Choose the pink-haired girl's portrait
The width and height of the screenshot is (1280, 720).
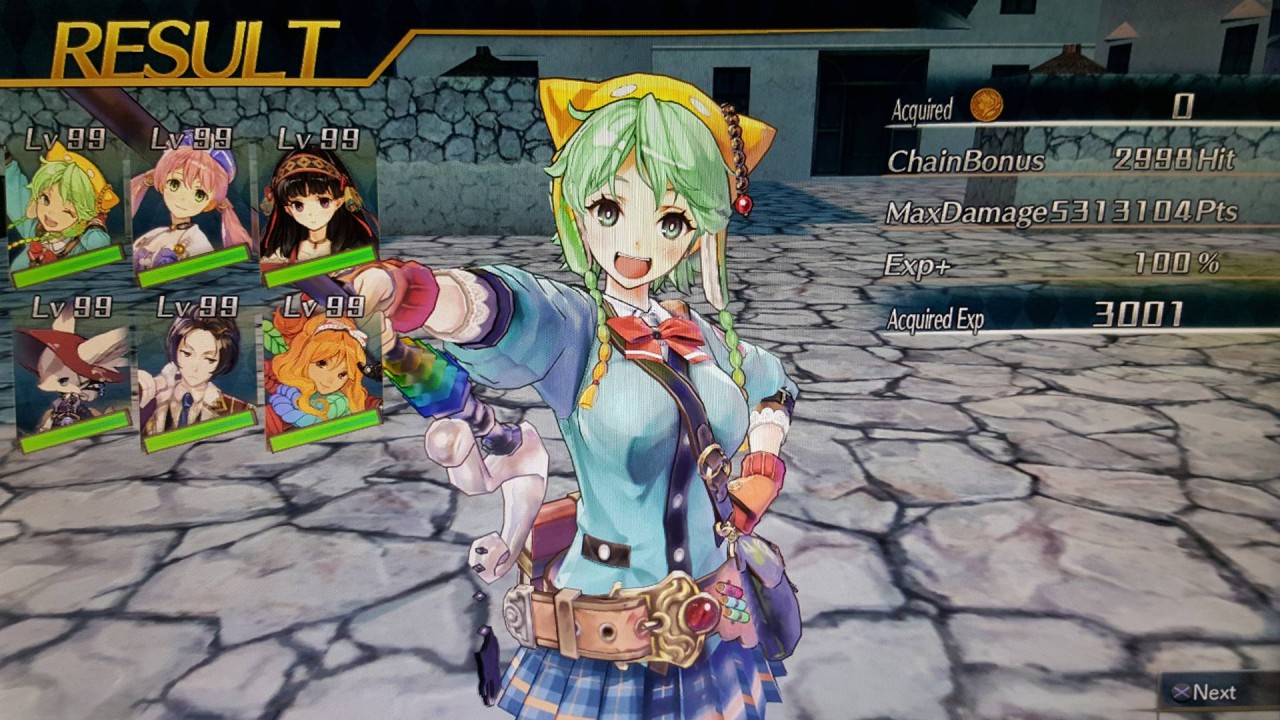coord(190,200)
